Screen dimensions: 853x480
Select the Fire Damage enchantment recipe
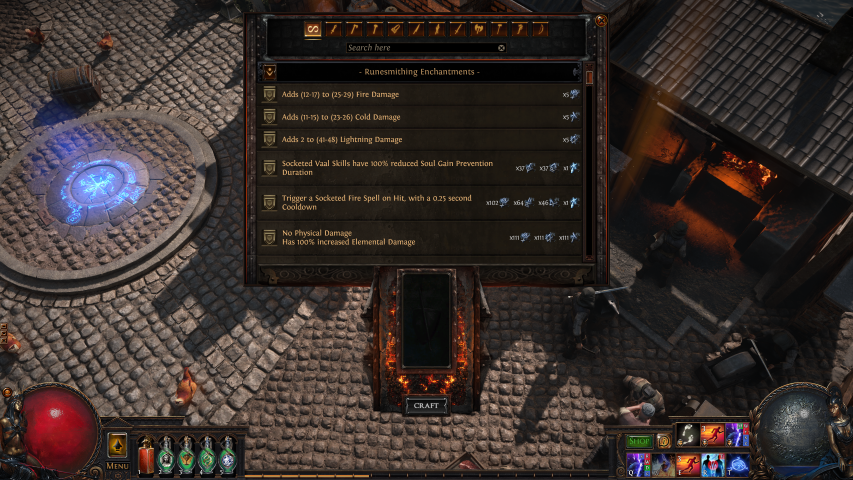tap(420, 94)
